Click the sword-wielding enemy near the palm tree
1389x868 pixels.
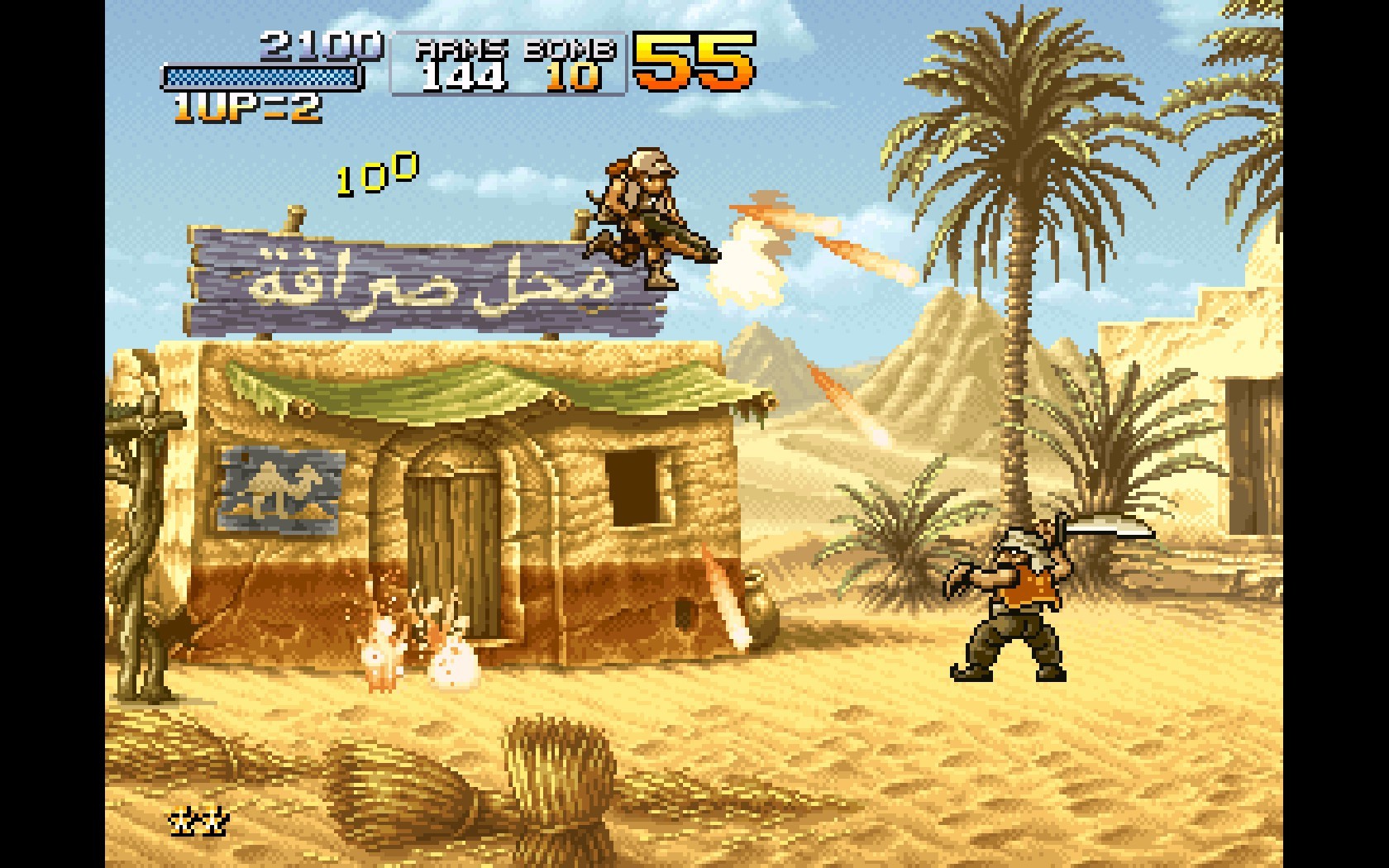click(x=1019, y=595)
